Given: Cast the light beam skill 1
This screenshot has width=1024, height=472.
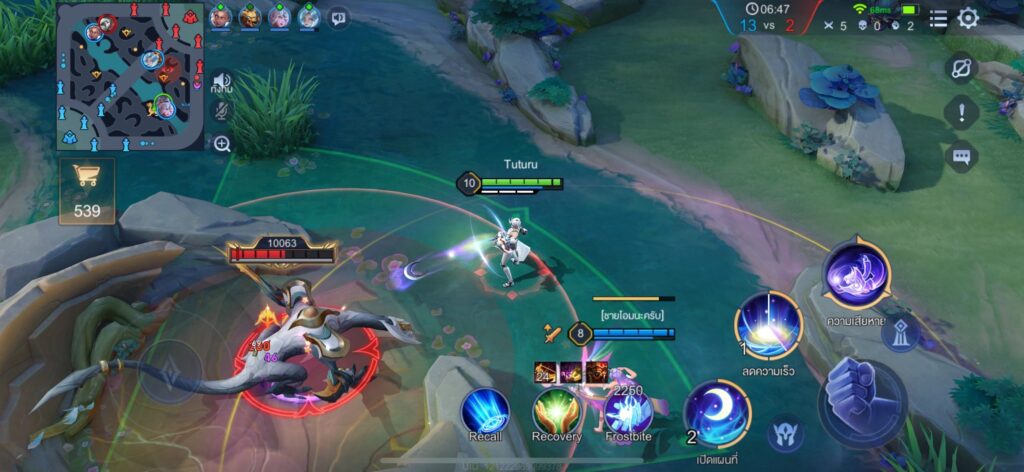Looking at the screenshot, I should point(768,324).
